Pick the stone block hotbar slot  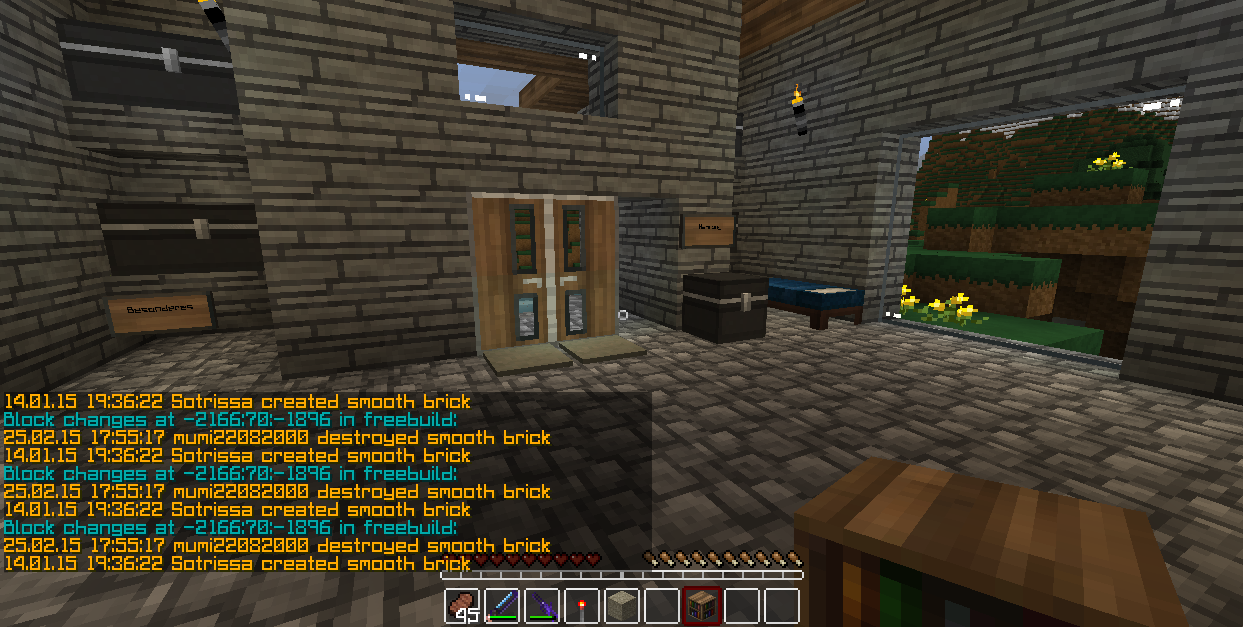coord(622,606)
